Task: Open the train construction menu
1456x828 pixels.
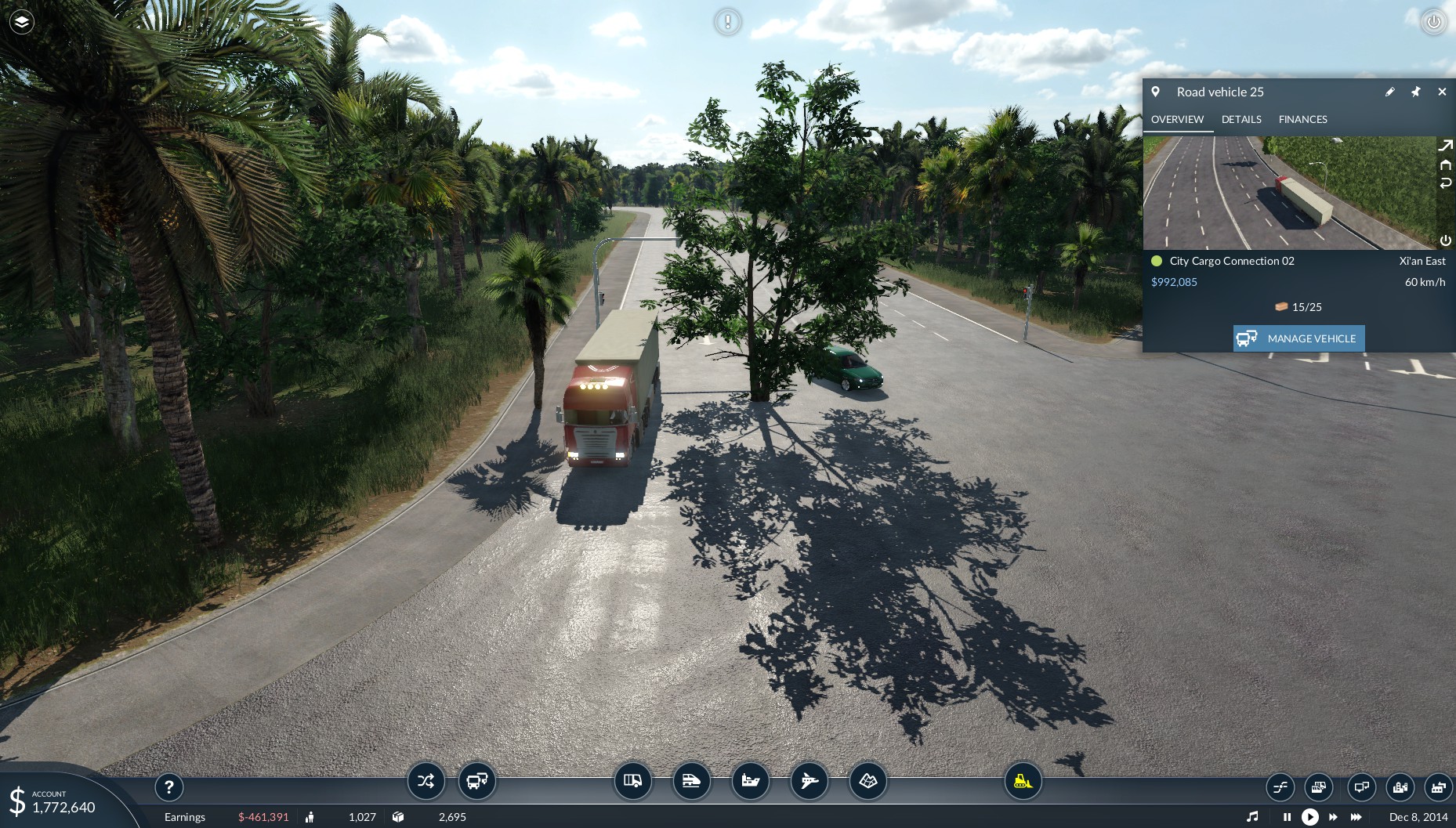Action: [x=691, y=780]
